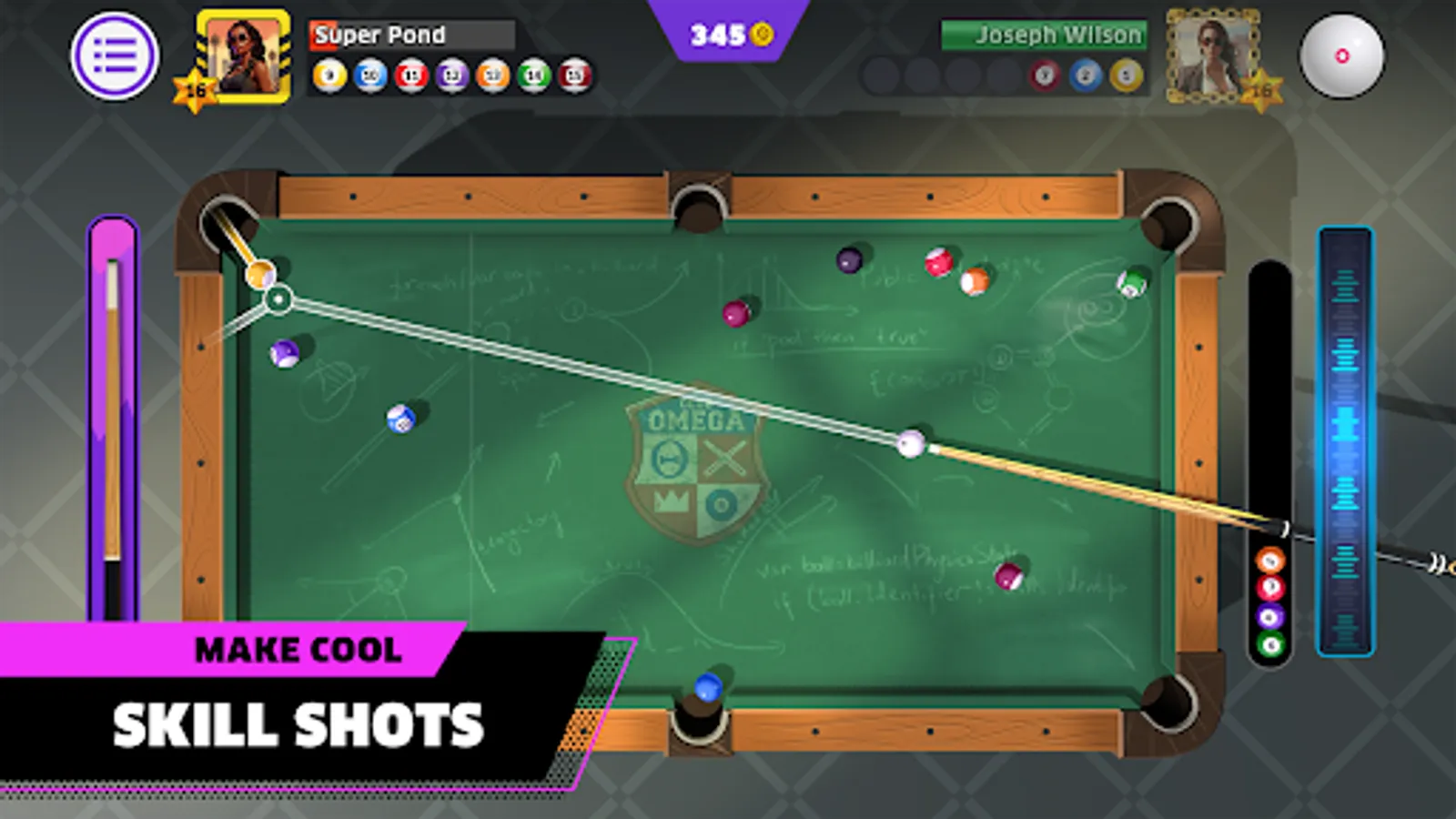Tap Joseph Wilson's yellow 1-ball icon

click(x=1127, y=76)
